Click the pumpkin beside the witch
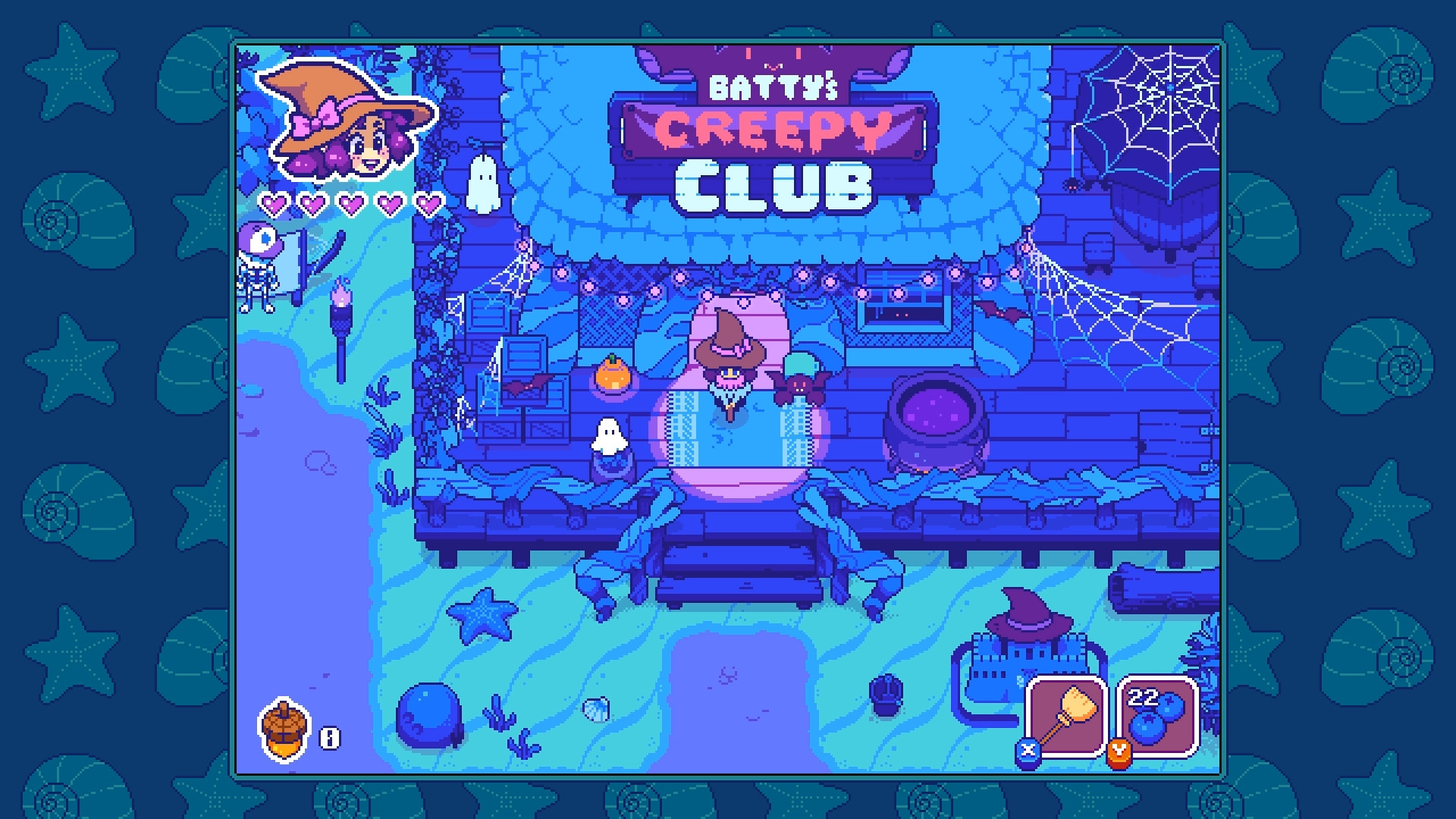Viewport: 1456px width, 819px height. 614,377
